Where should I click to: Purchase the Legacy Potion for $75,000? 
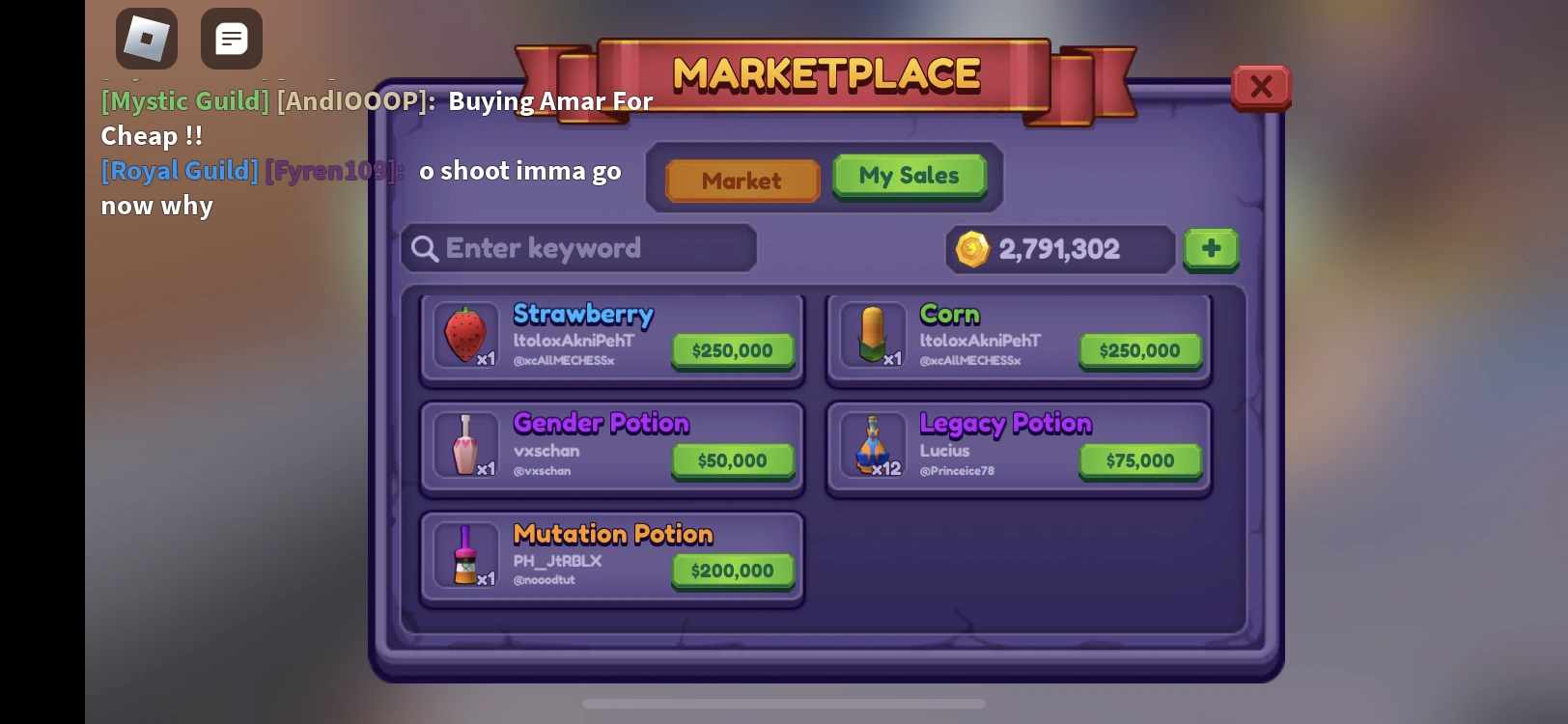(x=1139, y=460)
